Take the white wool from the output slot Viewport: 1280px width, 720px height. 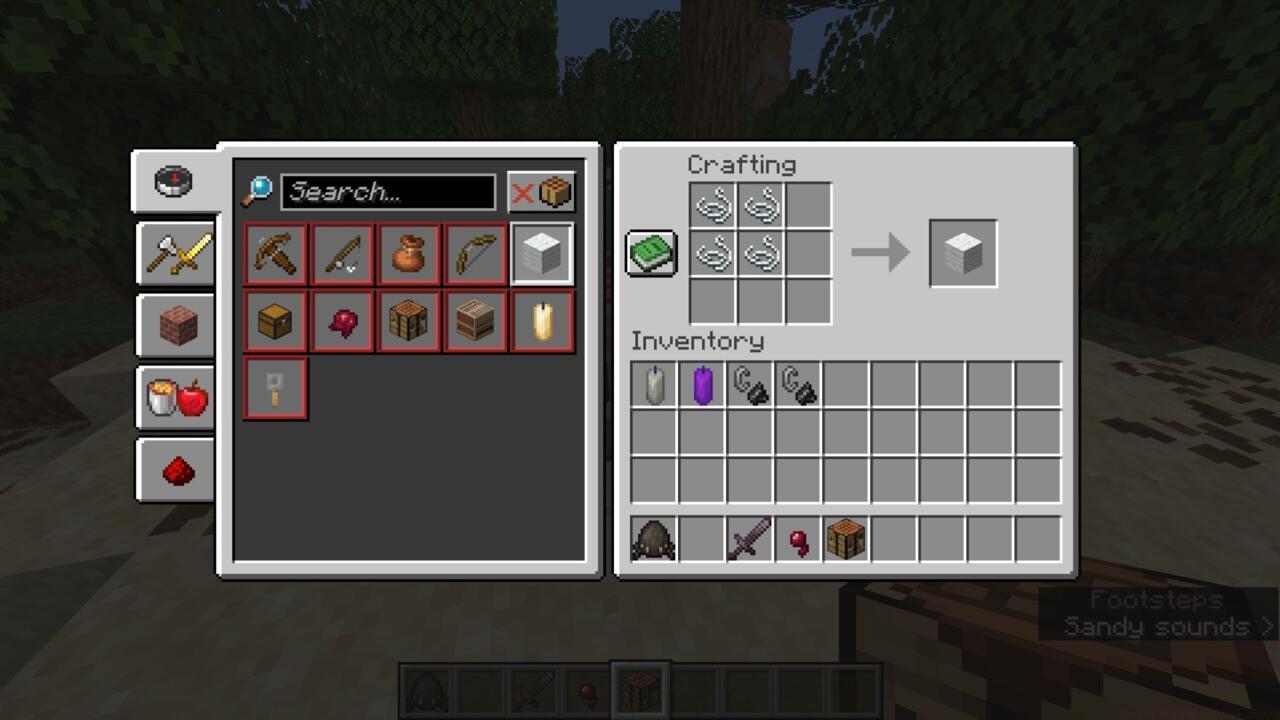point(964,252)
